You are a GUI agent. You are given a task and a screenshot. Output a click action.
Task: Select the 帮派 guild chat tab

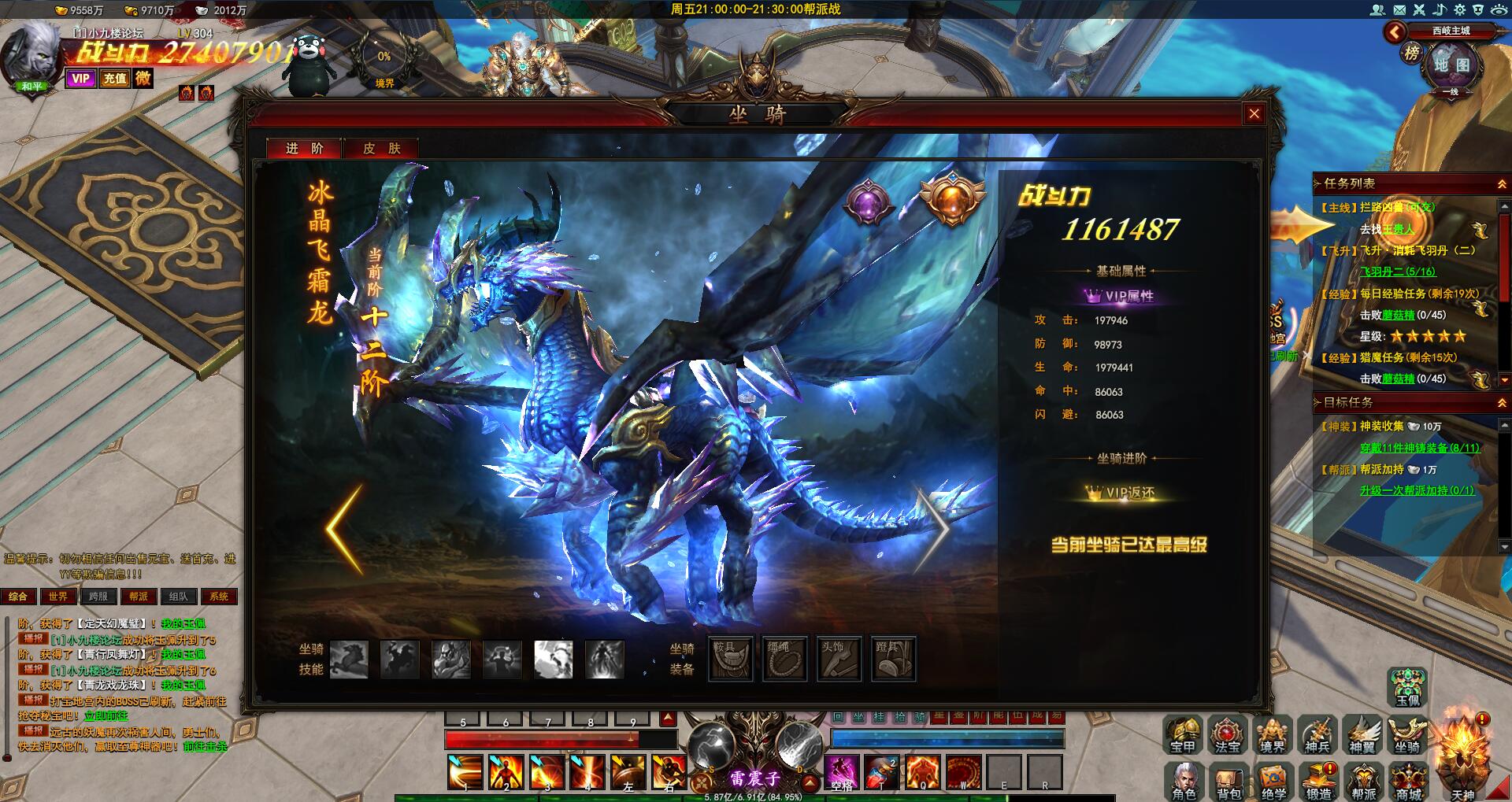coord(139,597)
